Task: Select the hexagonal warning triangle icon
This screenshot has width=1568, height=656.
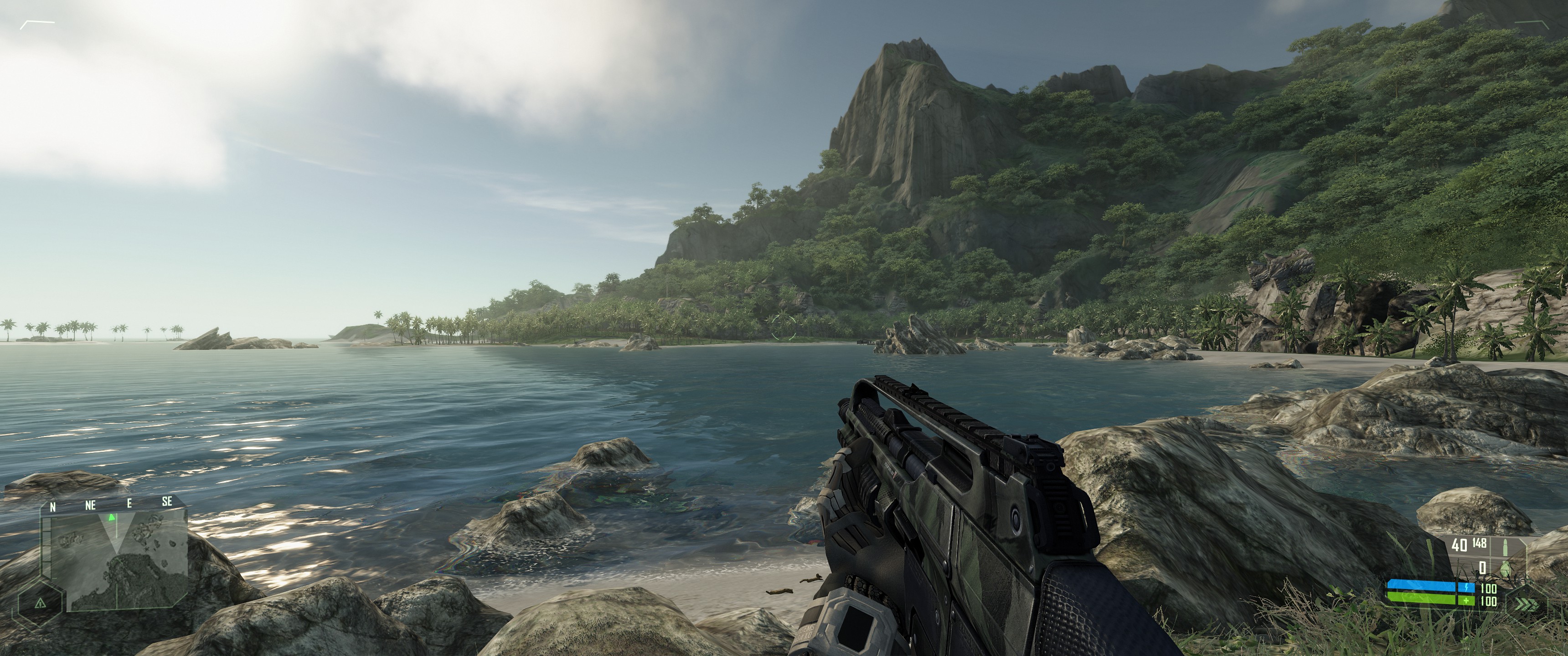Action: click(40, 603)
